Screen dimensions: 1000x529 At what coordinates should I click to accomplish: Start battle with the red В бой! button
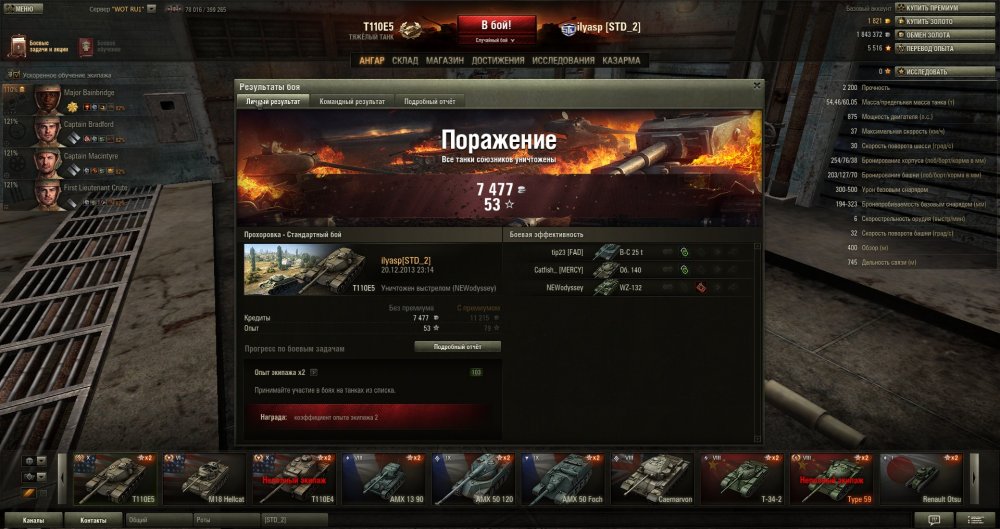point(496,25)
